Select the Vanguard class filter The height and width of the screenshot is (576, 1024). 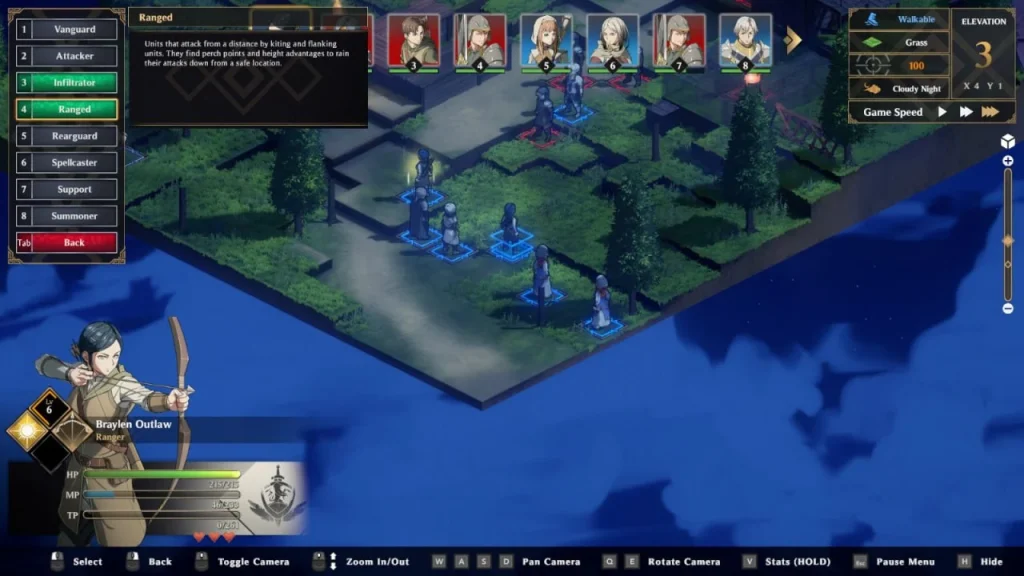(x=74, y=30)
